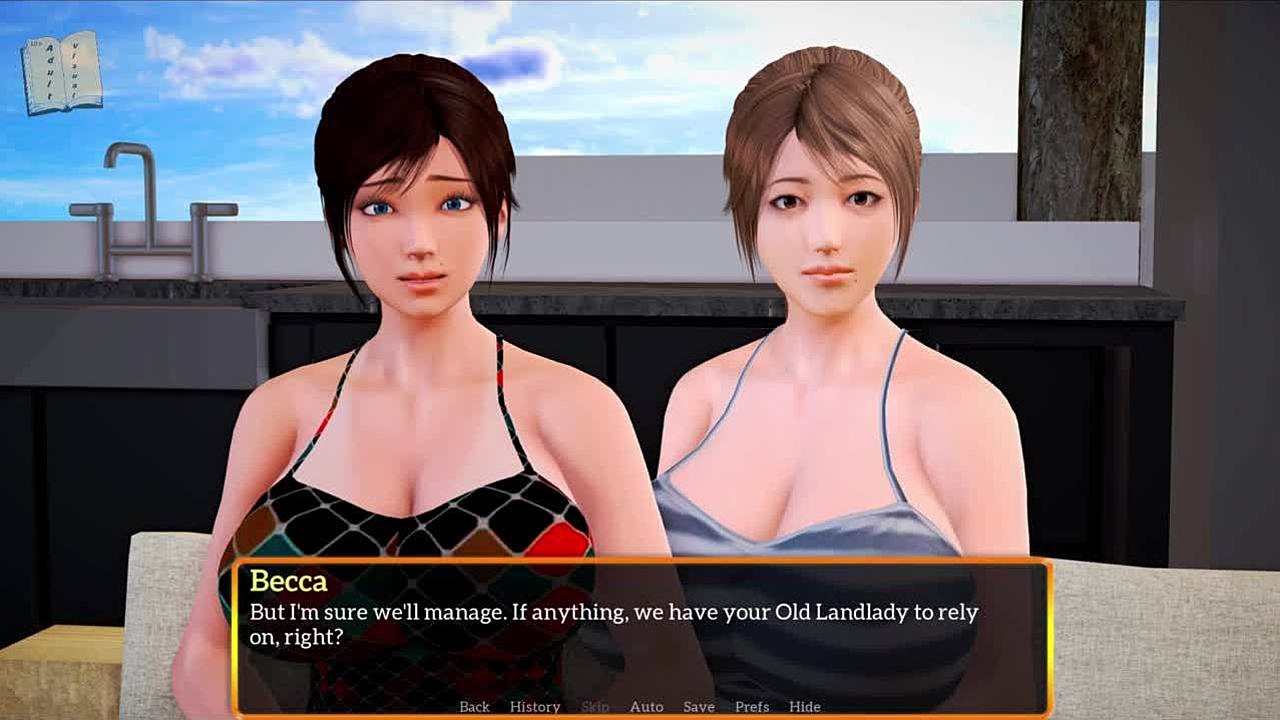Open the Prefs settings menu
This screenshot has width=1280, height=720.
pos(752,706)
